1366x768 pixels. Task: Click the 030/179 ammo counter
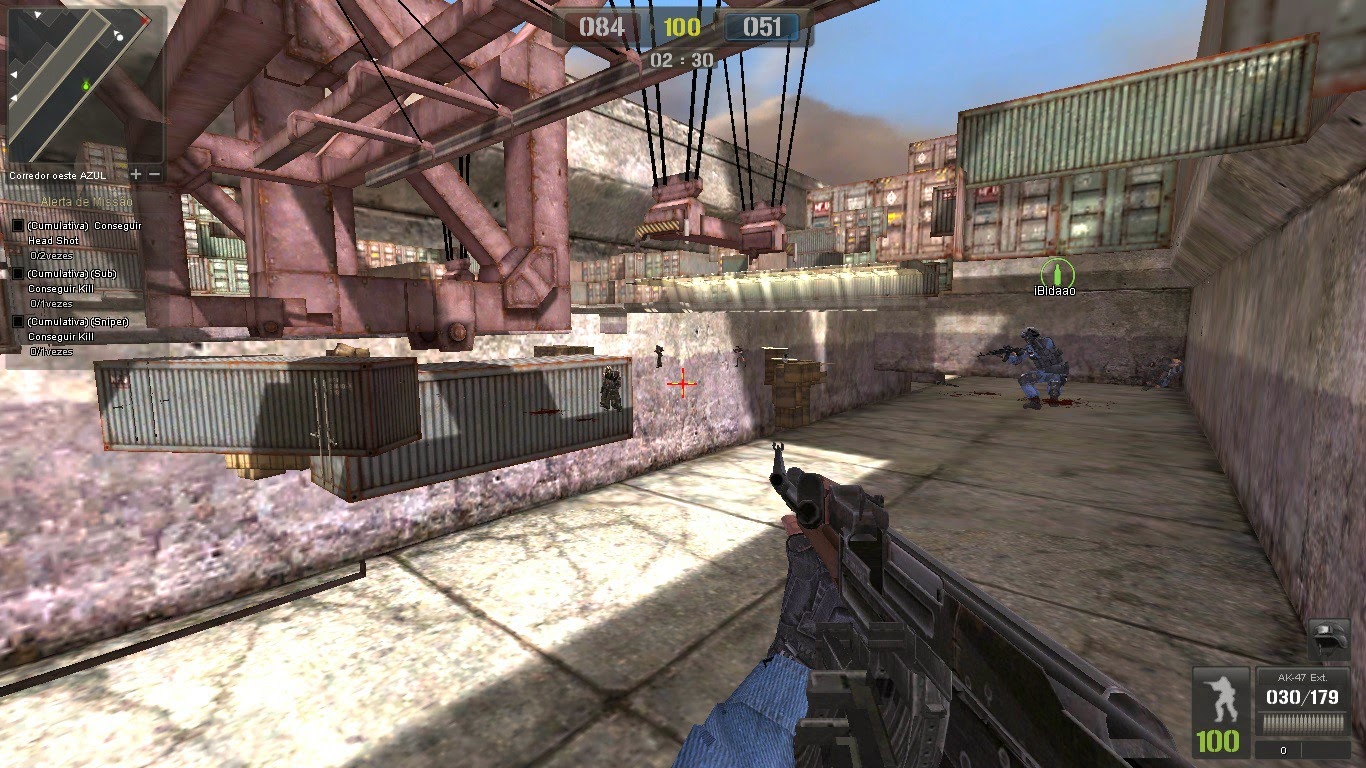tap(1302, 696)
